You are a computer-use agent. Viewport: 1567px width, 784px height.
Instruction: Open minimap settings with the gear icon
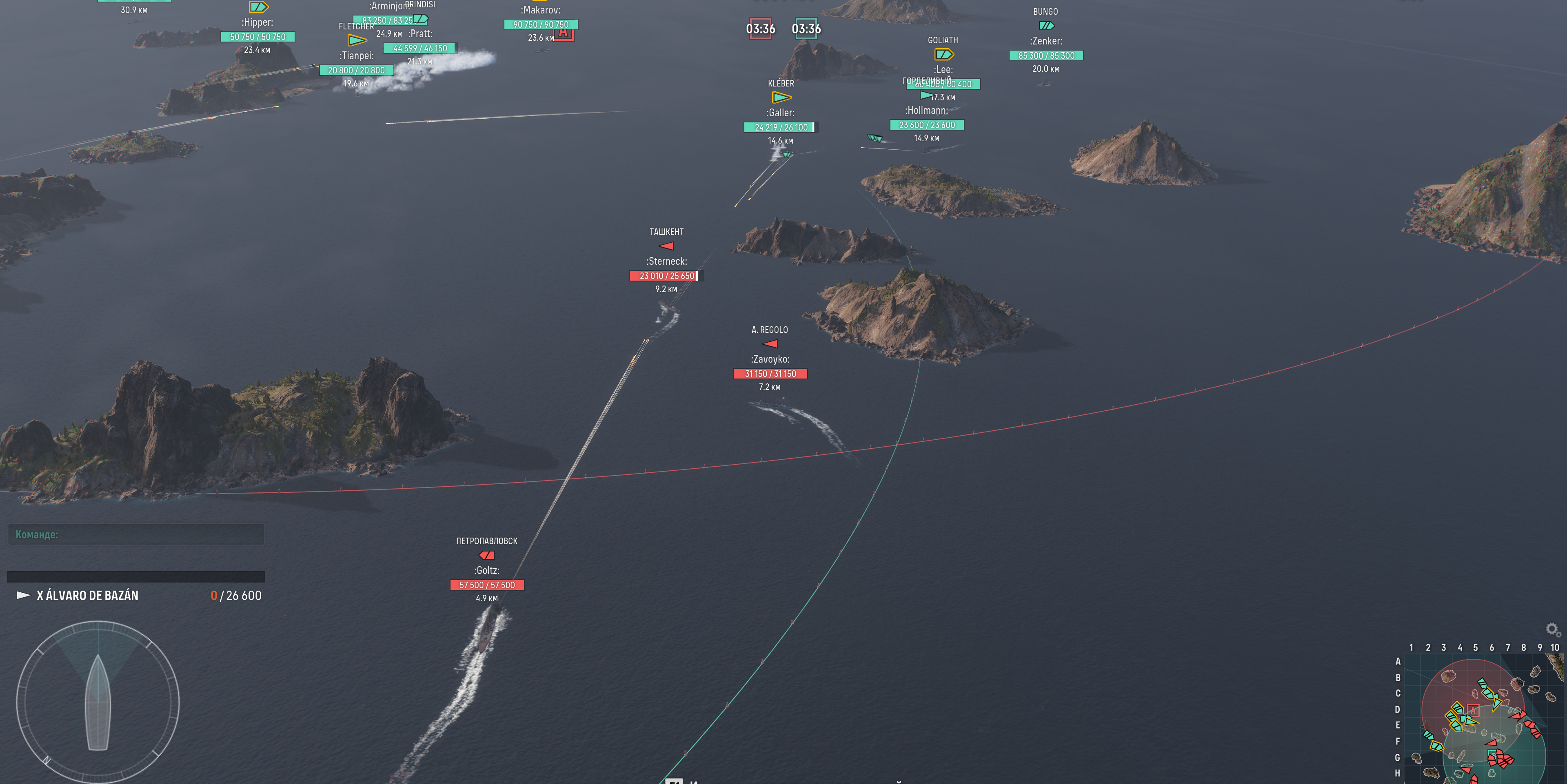click(1552, 629)
